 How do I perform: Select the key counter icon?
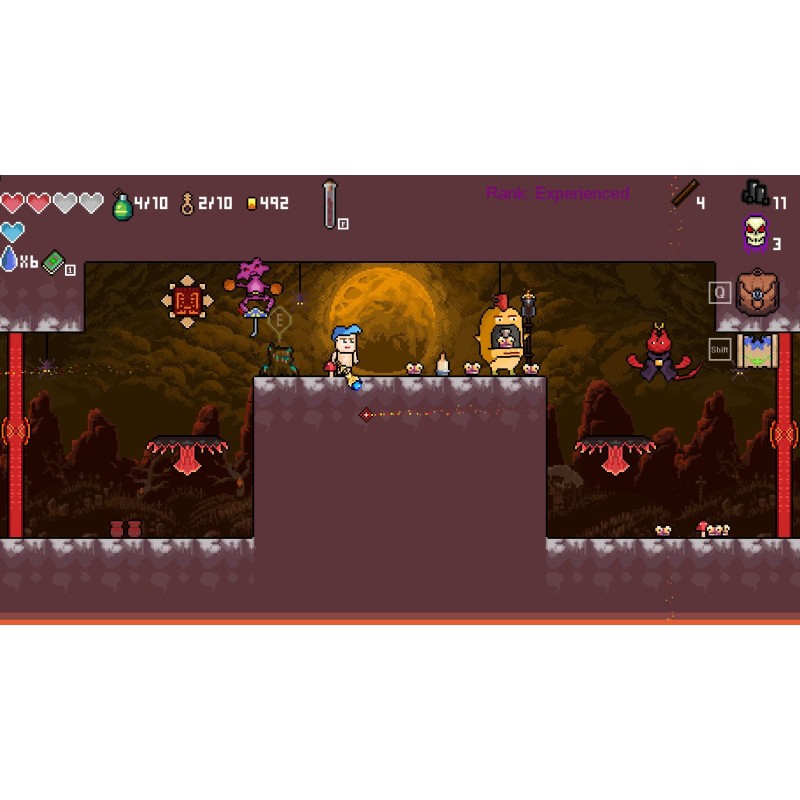186,204
